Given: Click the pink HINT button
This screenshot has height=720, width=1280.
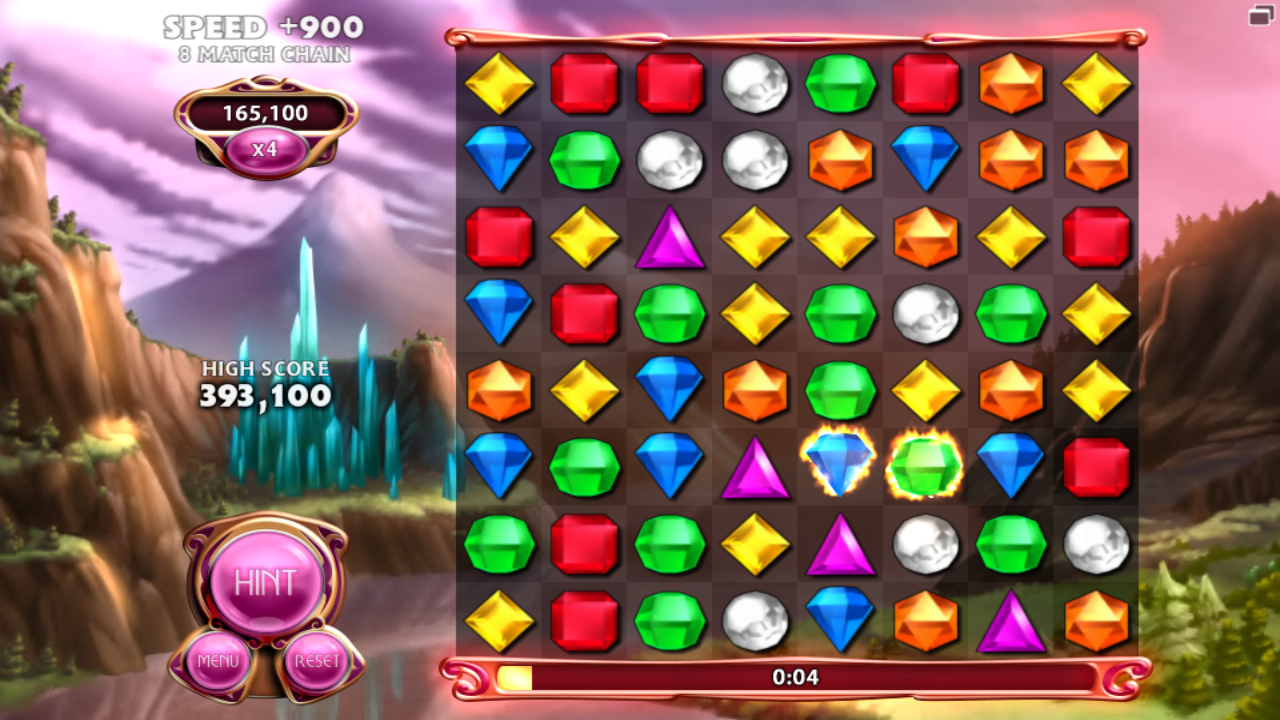Looking at the screenshot, I should click(x=265, y=582).
